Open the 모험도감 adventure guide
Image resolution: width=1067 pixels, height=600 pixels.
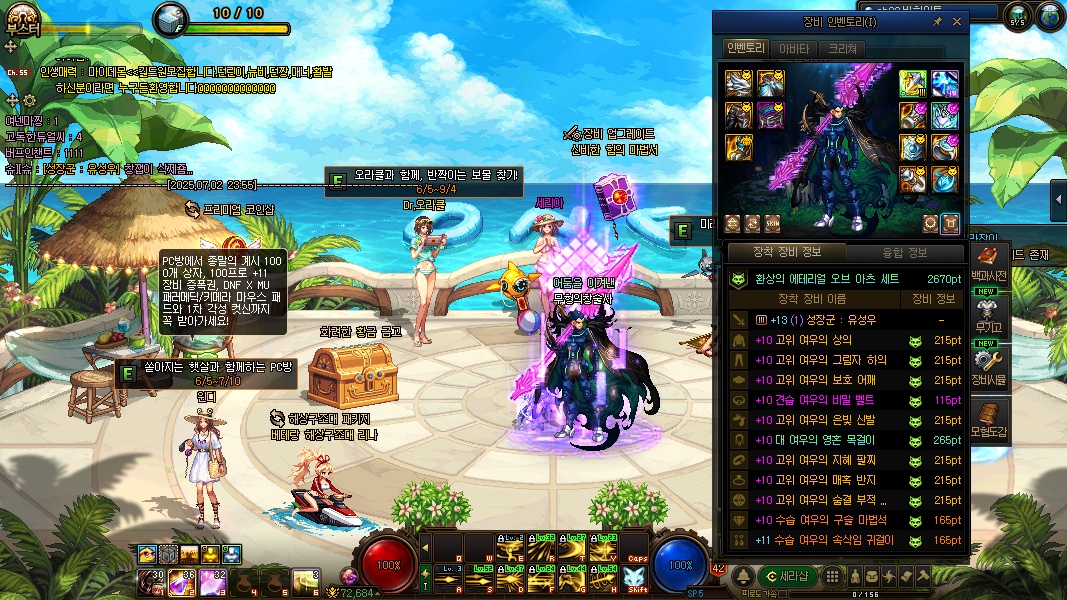(988, 416)
